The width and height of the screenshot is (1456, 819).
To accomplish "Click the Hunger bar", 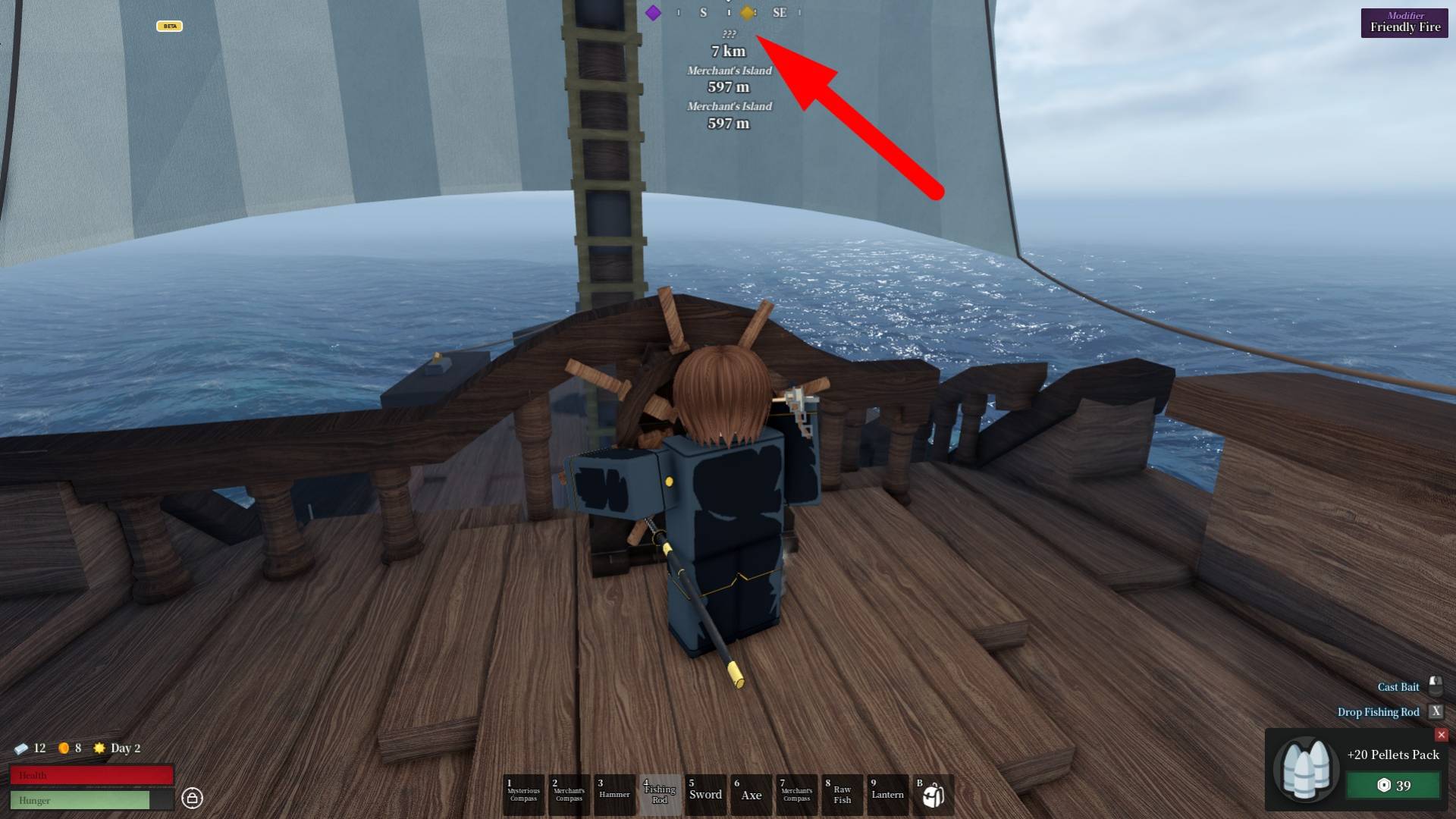I will tap(91, 800).
